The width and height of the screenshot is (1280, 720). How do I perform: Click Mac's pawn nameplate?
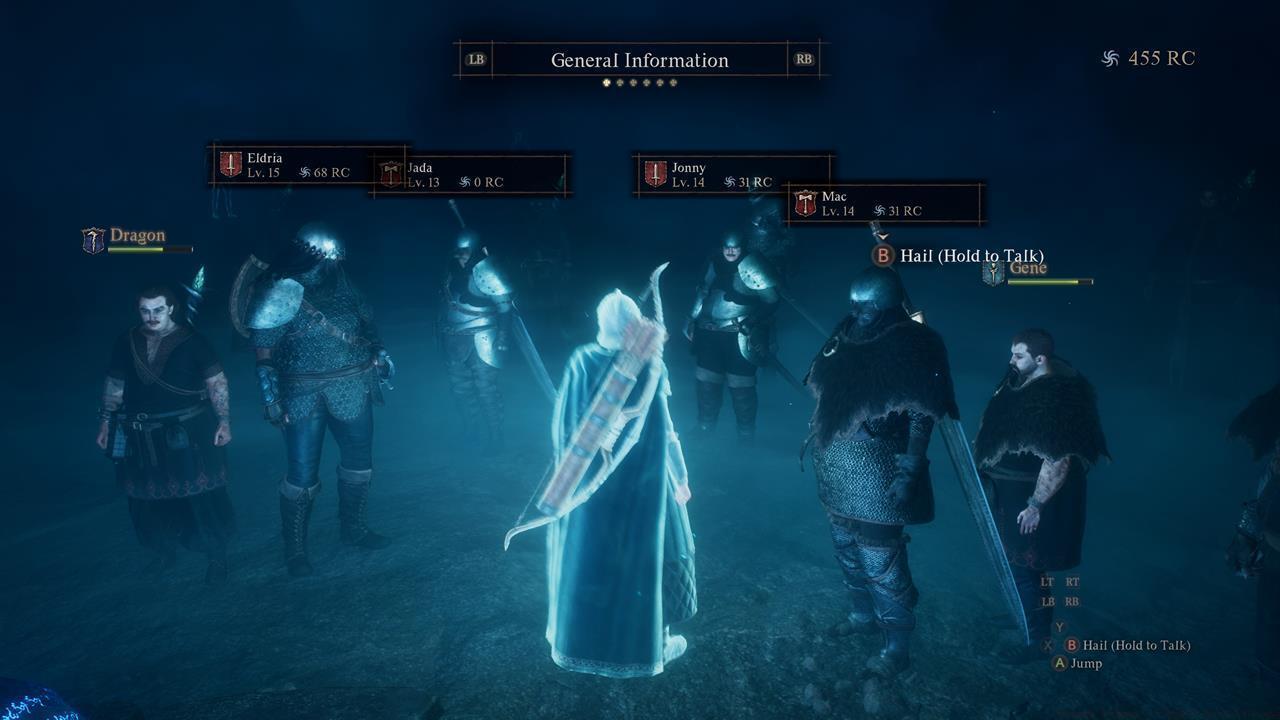pos(885,204)
